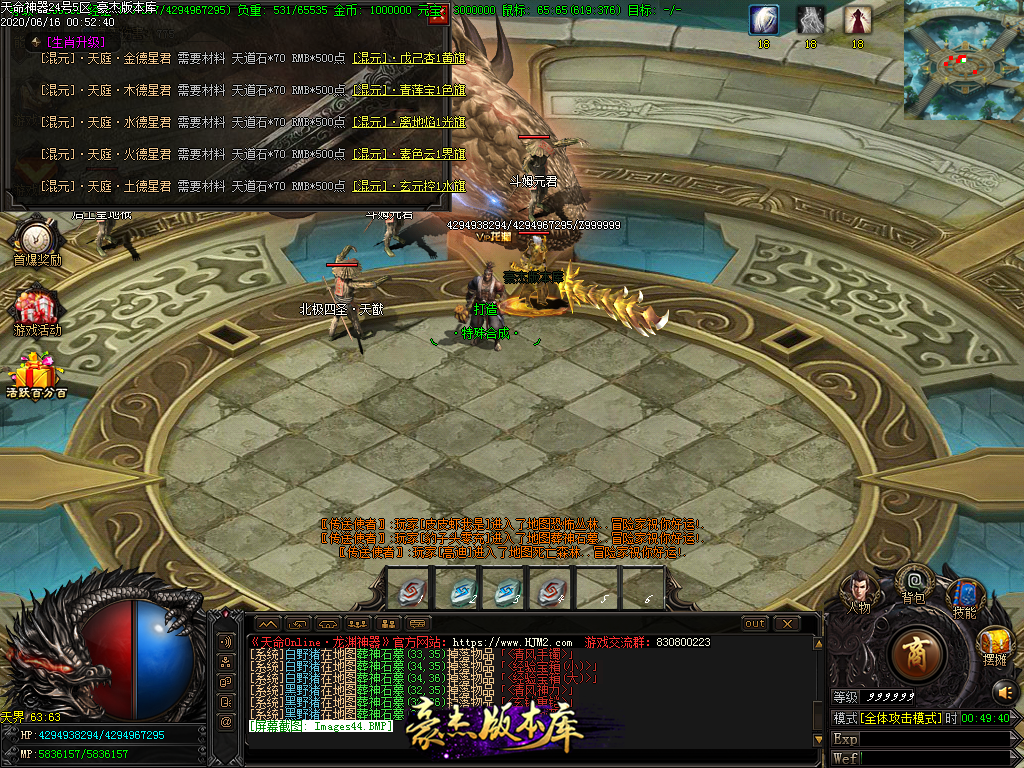Open the 首爆奖励 clock icon

[x=36, y=238]
